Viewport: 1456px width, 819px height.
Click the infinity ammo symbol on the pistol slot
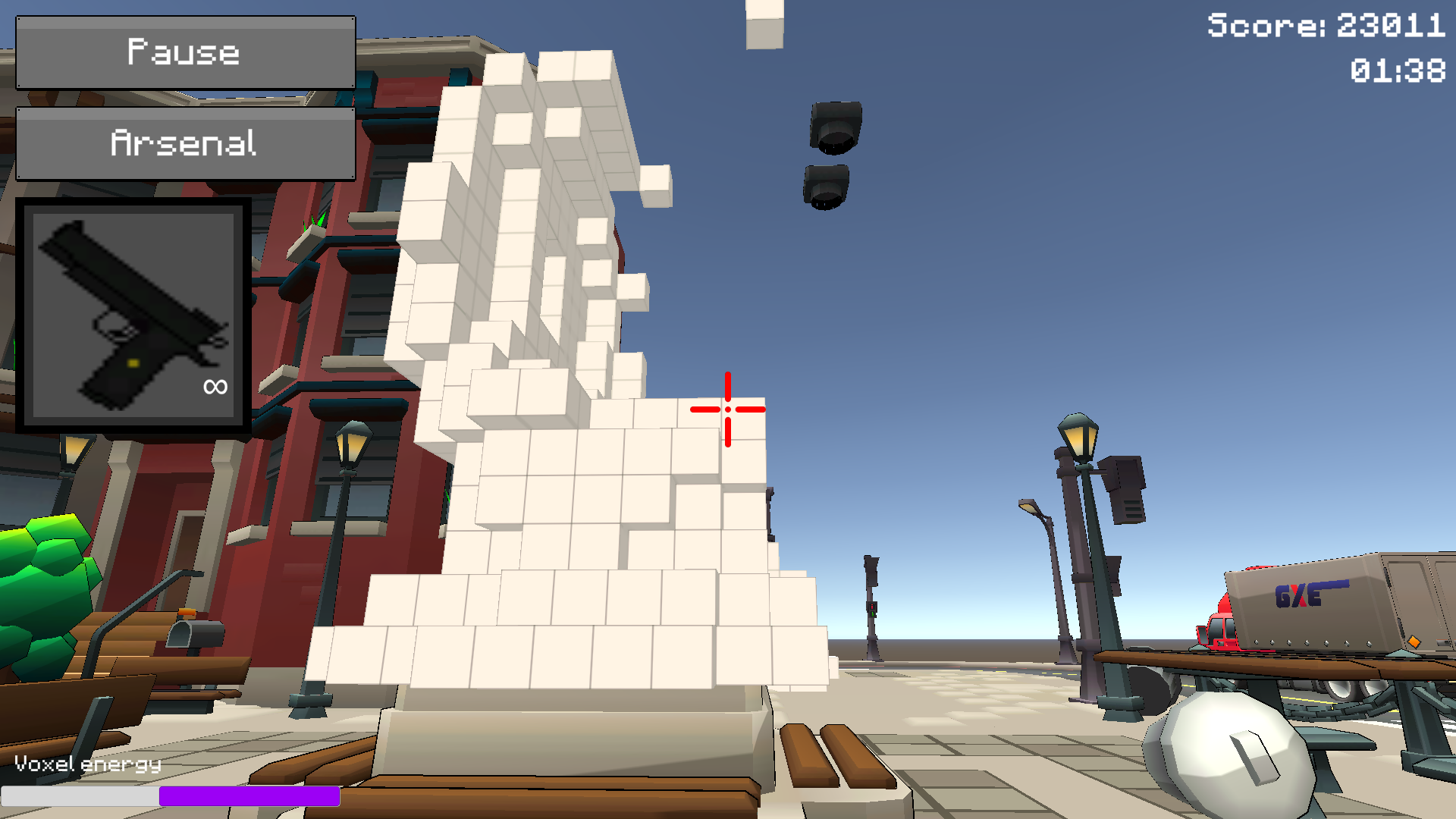[x=214, y=387]
